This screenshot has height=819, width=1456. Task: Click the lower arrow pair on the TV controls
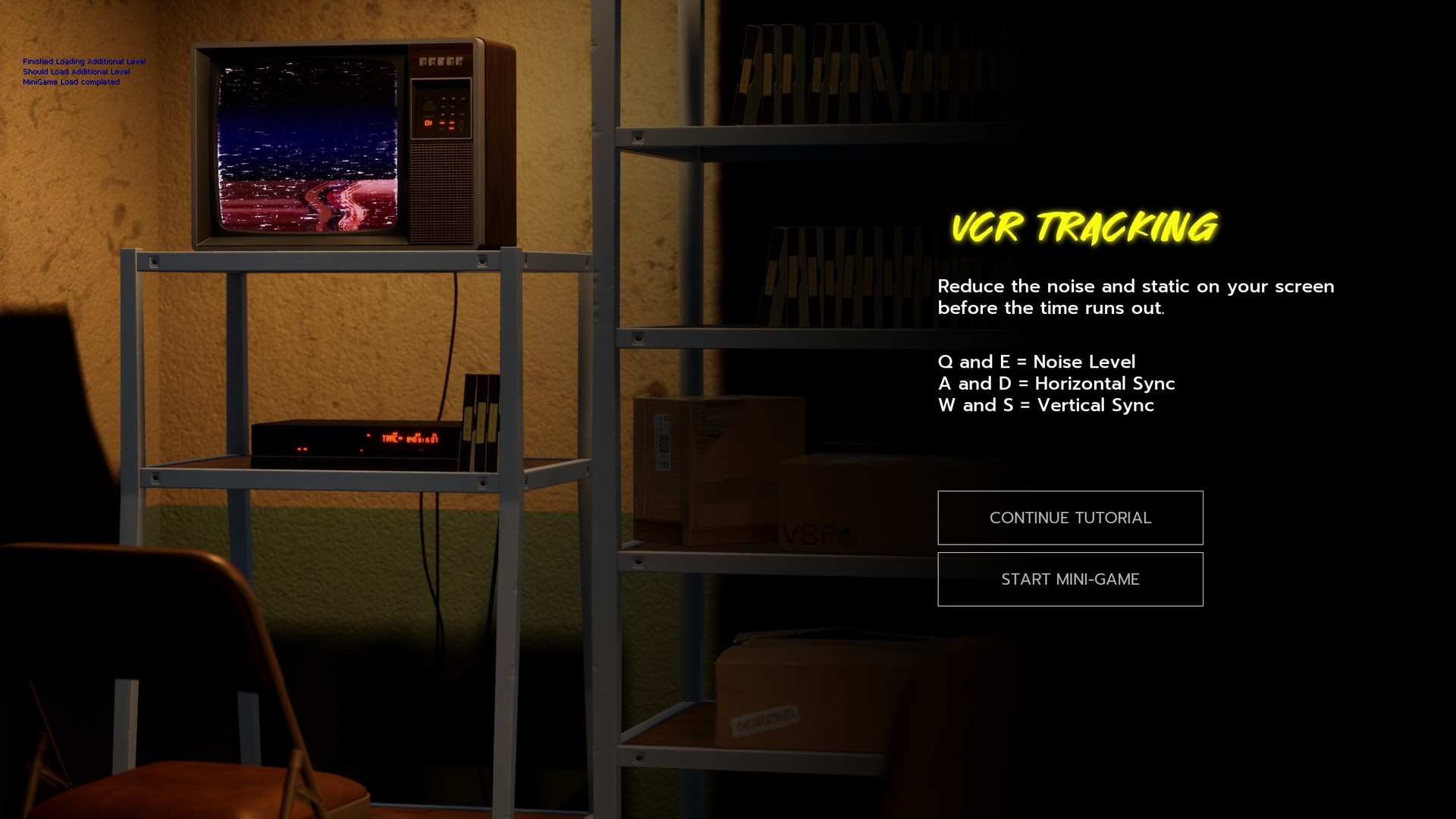(447, 114)
